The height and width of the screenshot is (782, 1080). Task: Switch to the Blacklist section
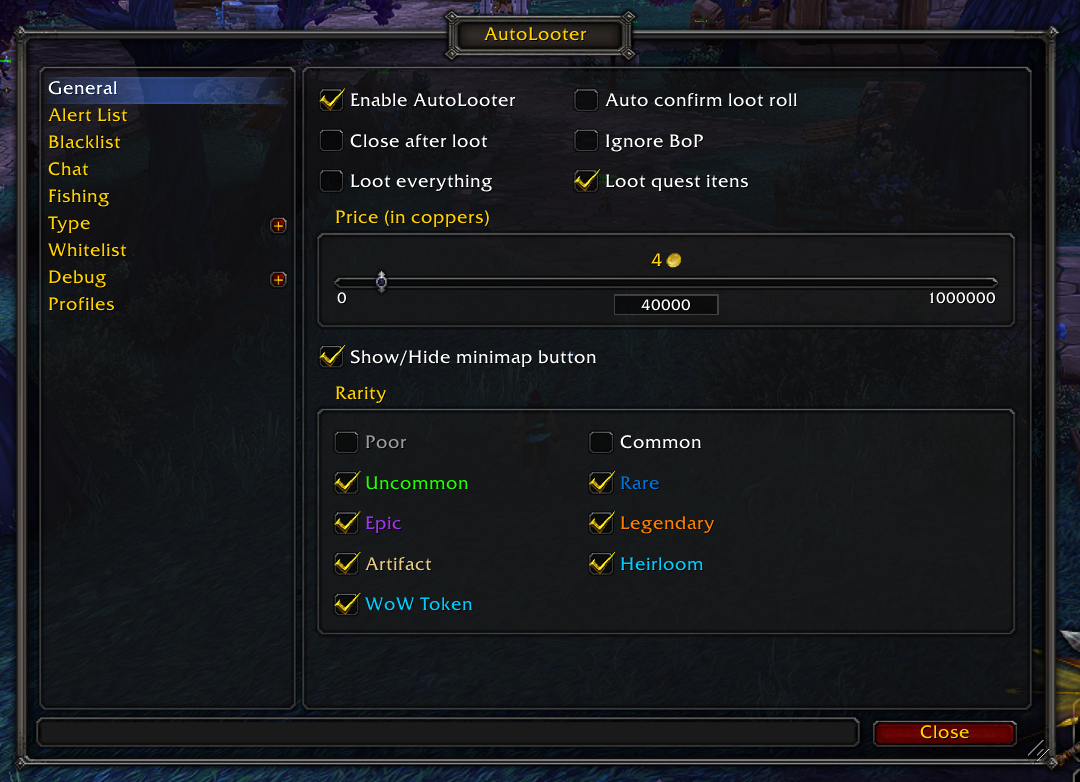84,142
